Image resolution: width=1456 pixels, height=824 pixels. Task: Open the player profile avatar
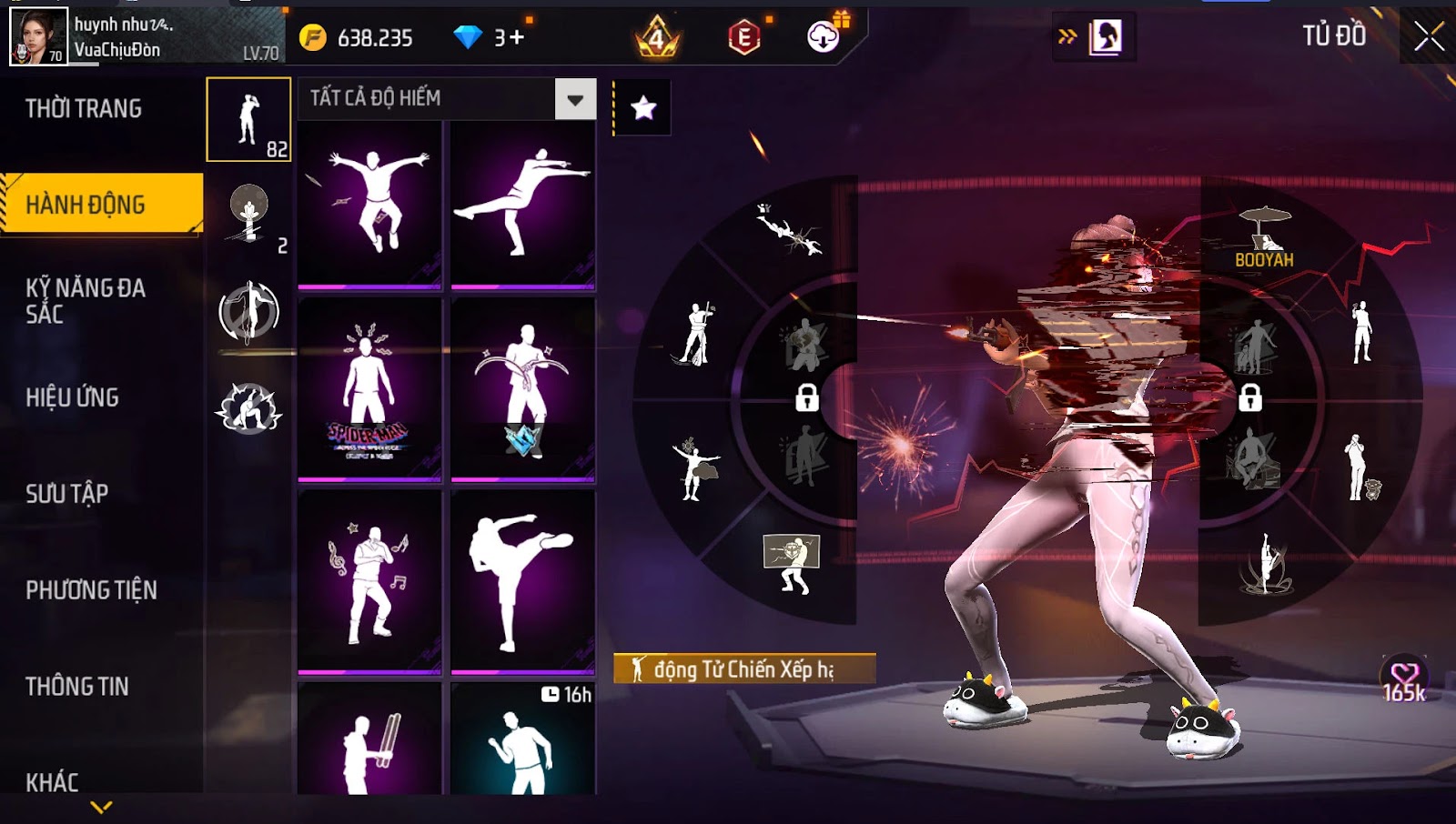click(x=38, y=36)
